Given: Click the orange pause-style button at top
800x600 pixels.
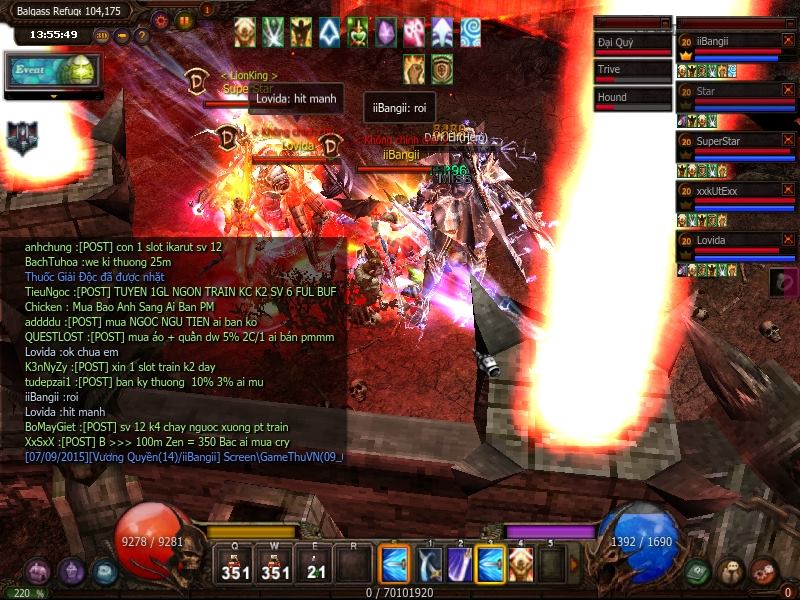Looking at the screenshot, I should 184,19.
